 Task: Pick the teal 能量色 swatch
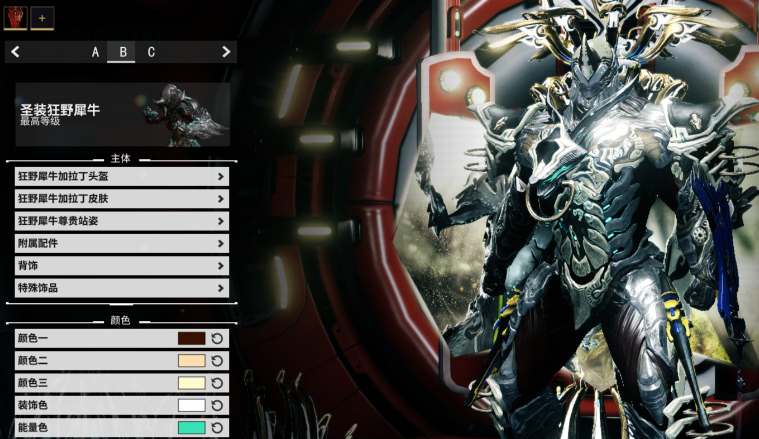click(x=191, y=427)
